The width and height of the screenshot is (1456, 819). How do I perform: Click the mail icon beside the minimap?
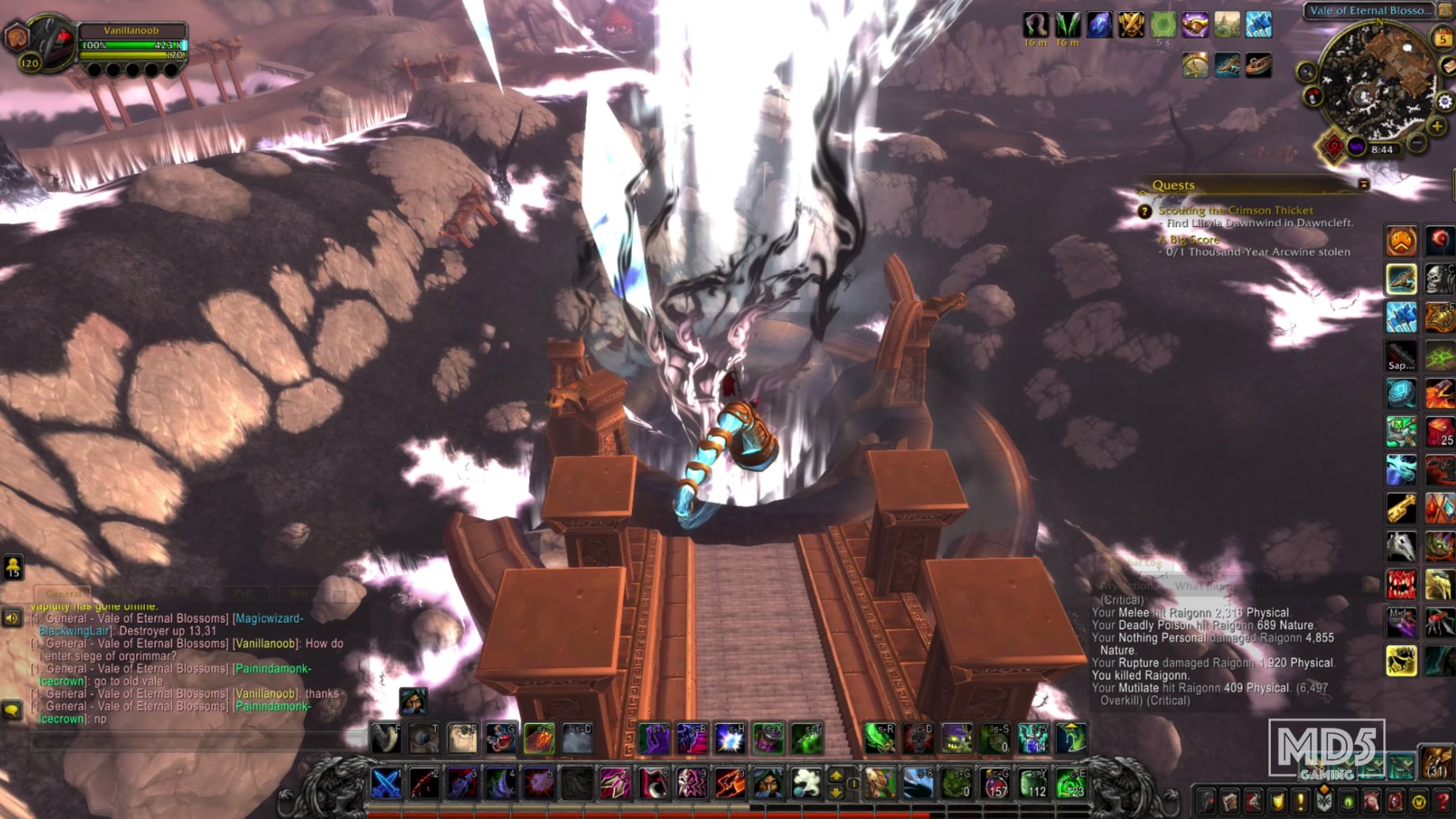(1447, 66)
